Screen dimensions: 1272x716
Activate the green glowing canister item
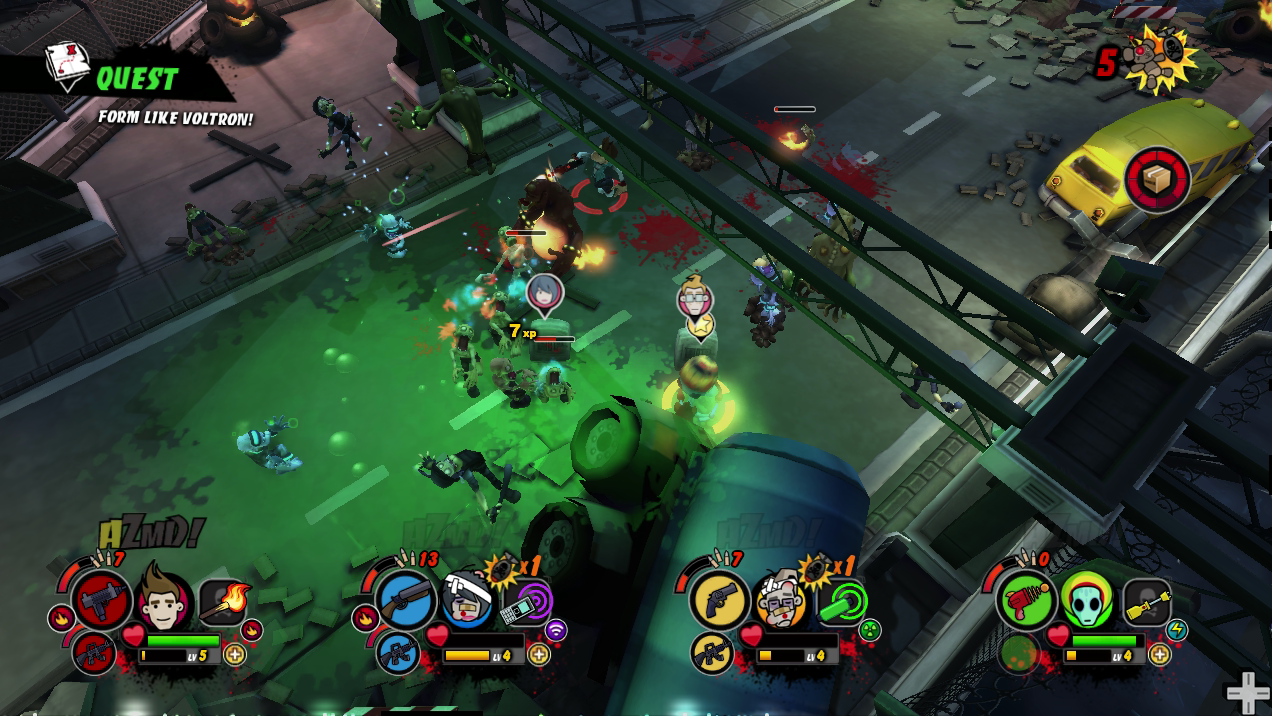842,602
